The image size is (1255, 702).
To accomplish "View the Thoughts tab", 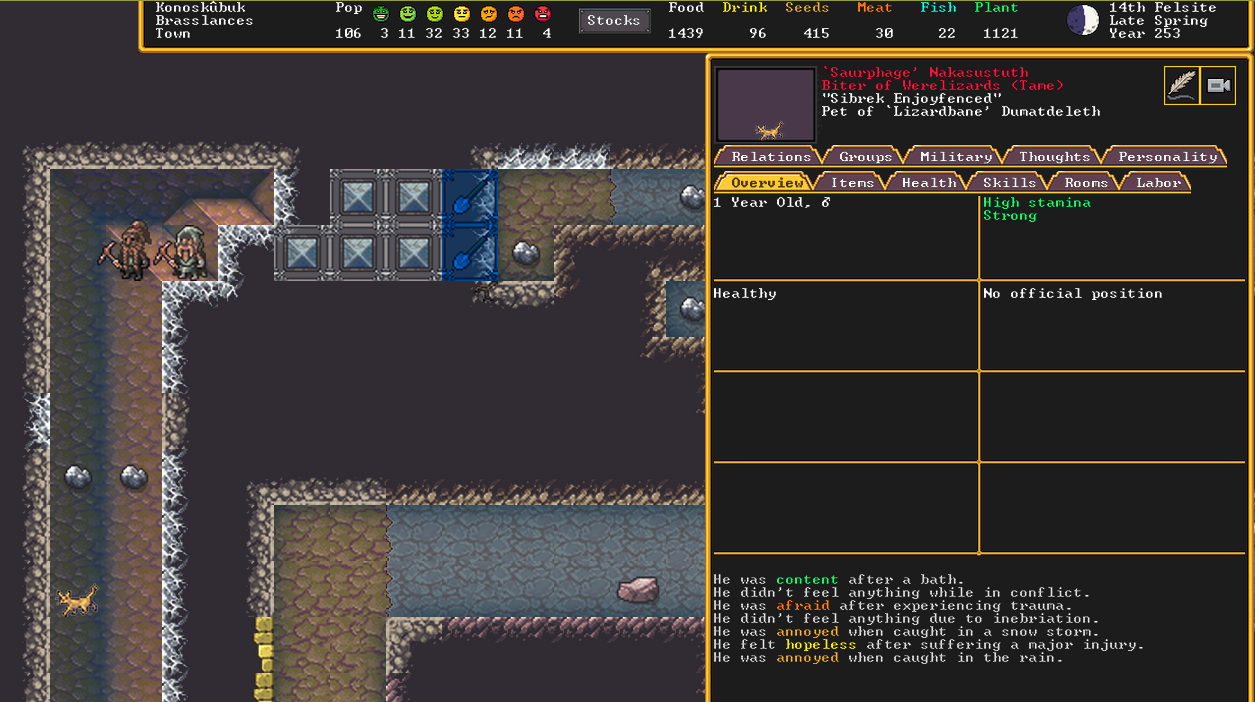I will (x=1053, y=157).
